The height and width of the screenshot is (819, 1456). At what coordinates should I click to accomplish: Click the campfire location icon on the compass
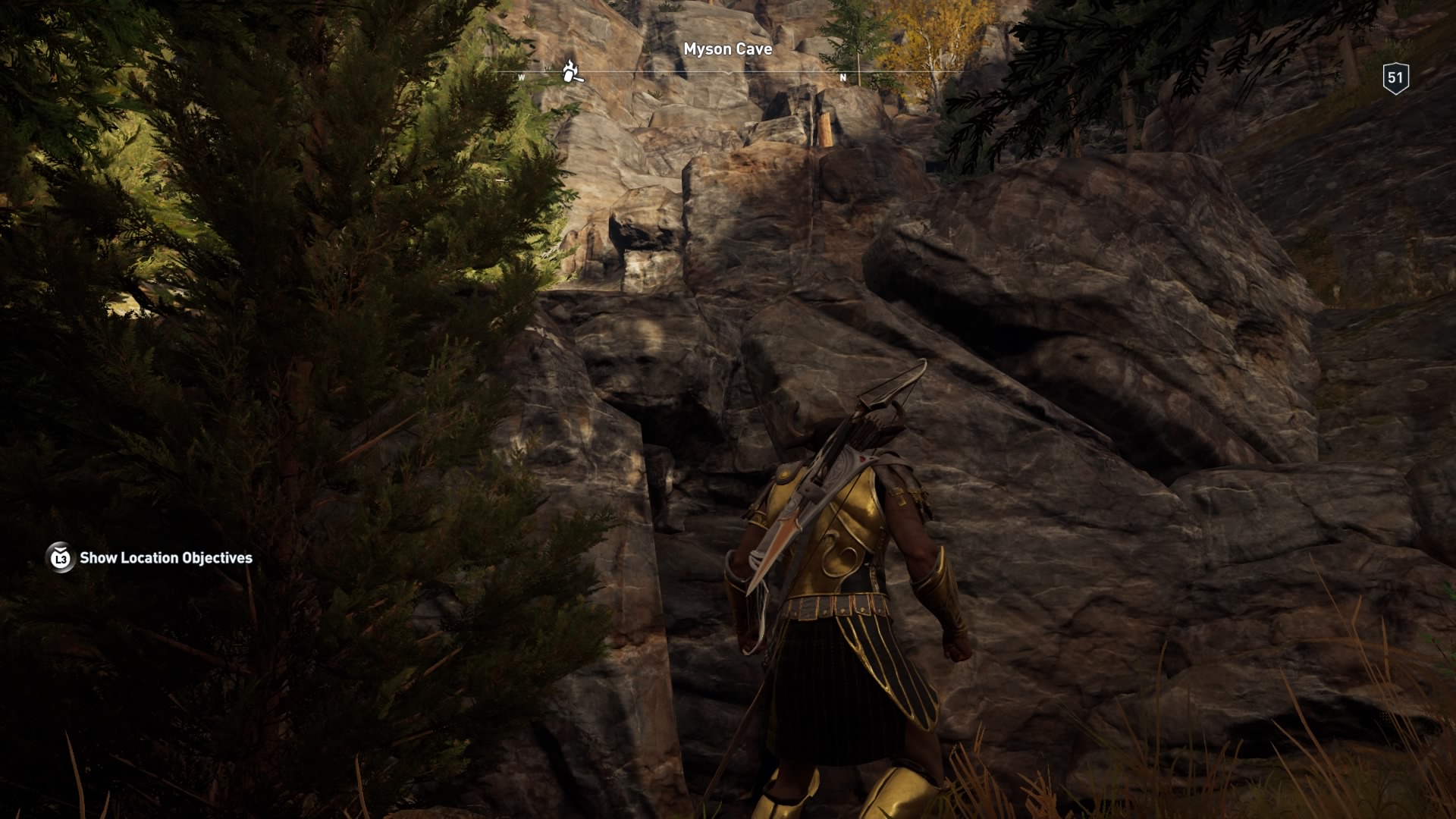[x=570, y=70]
